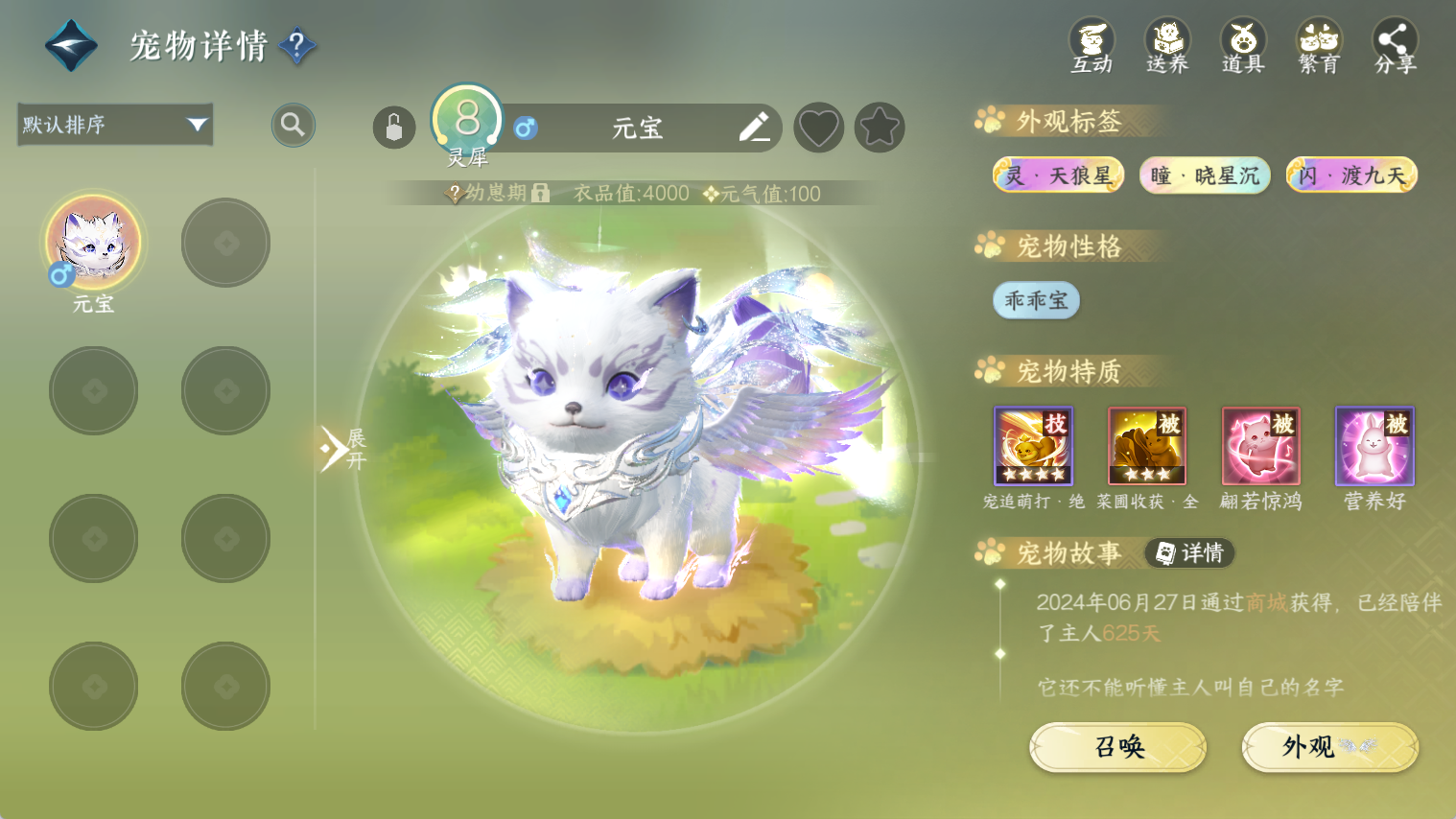Open the pet details help question mark
Screen dimensions: 1456x819
(x=297, y=45)
